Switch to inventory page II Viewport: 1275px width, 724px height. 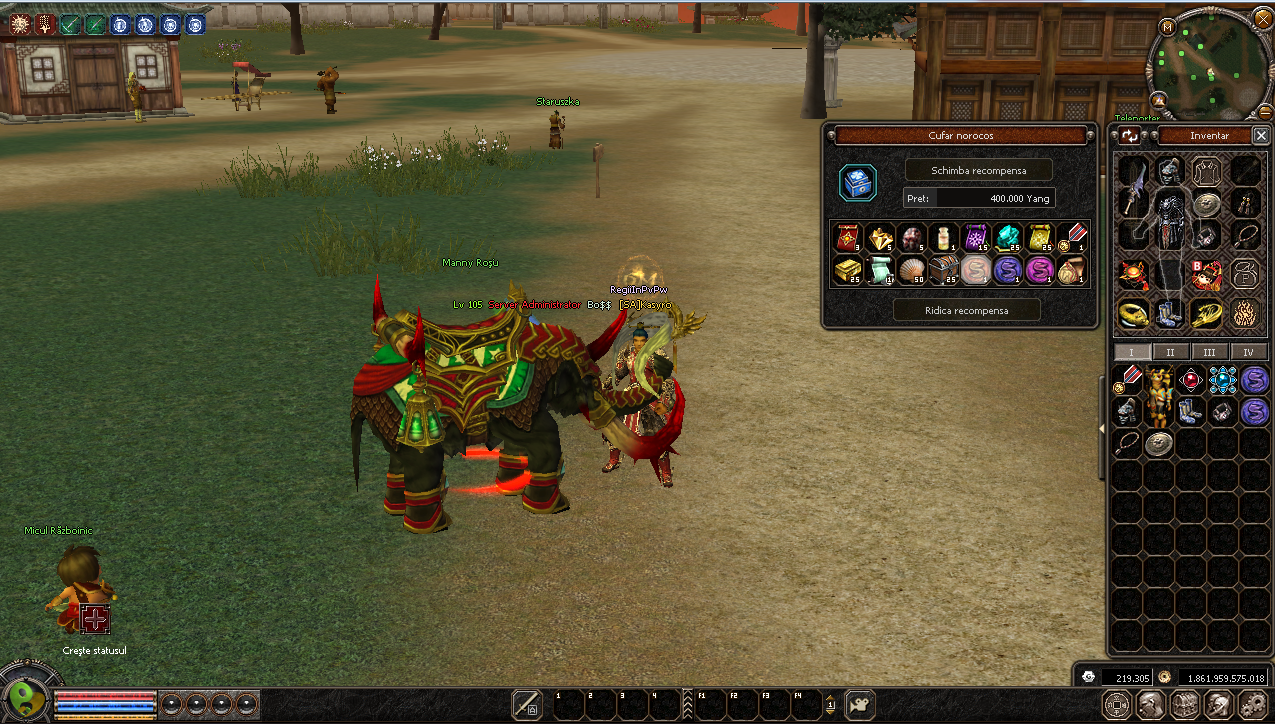[1170, 352]
